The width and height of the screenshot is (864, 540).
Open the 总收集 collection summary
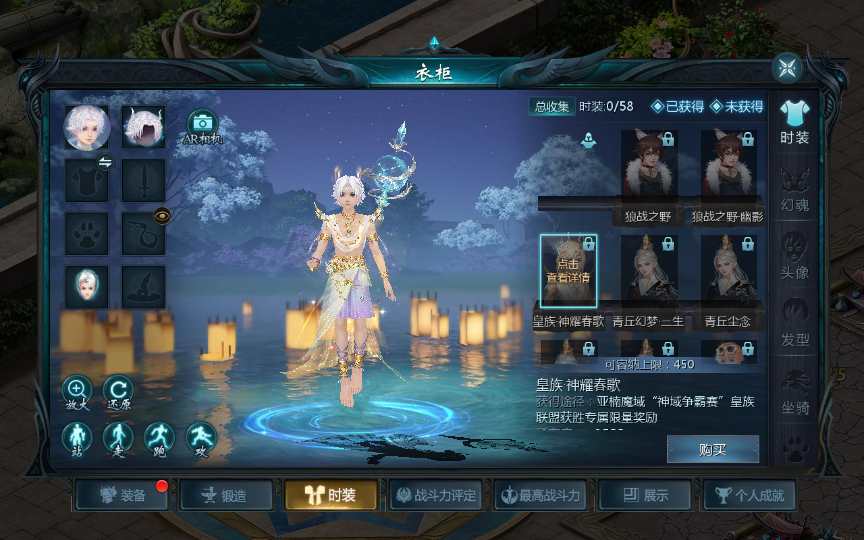click(x=551, y=107)
